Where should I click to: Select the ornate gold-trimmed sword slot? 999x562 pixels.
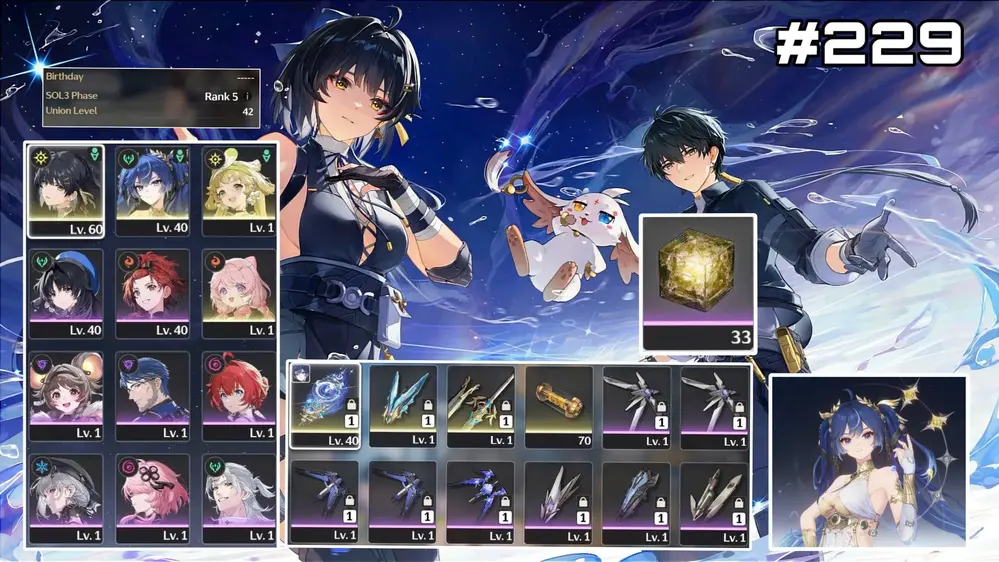pos(481,405)
